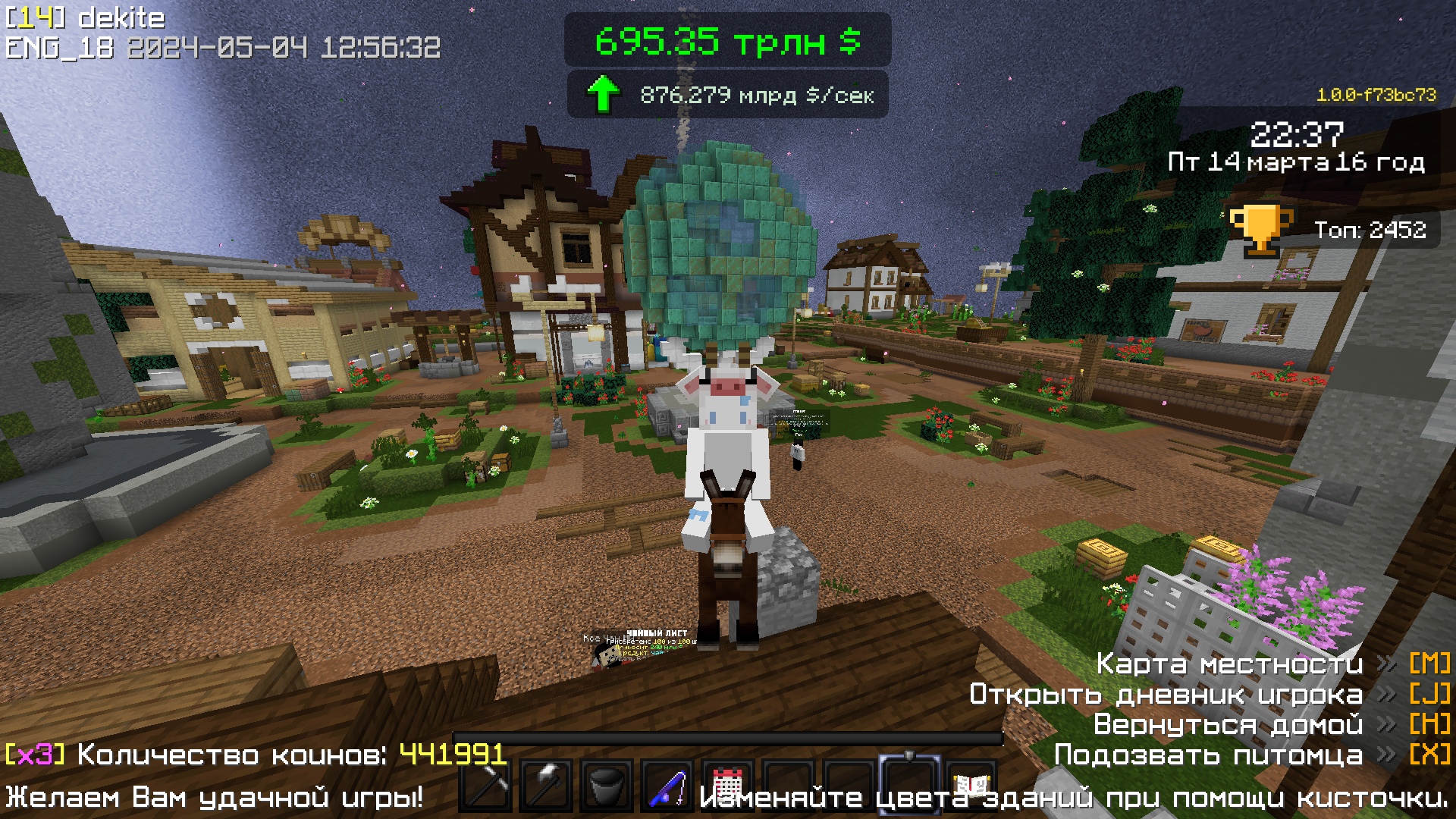
Task: Choose the bucket in the hotbar
Action: tap(607, 786)
